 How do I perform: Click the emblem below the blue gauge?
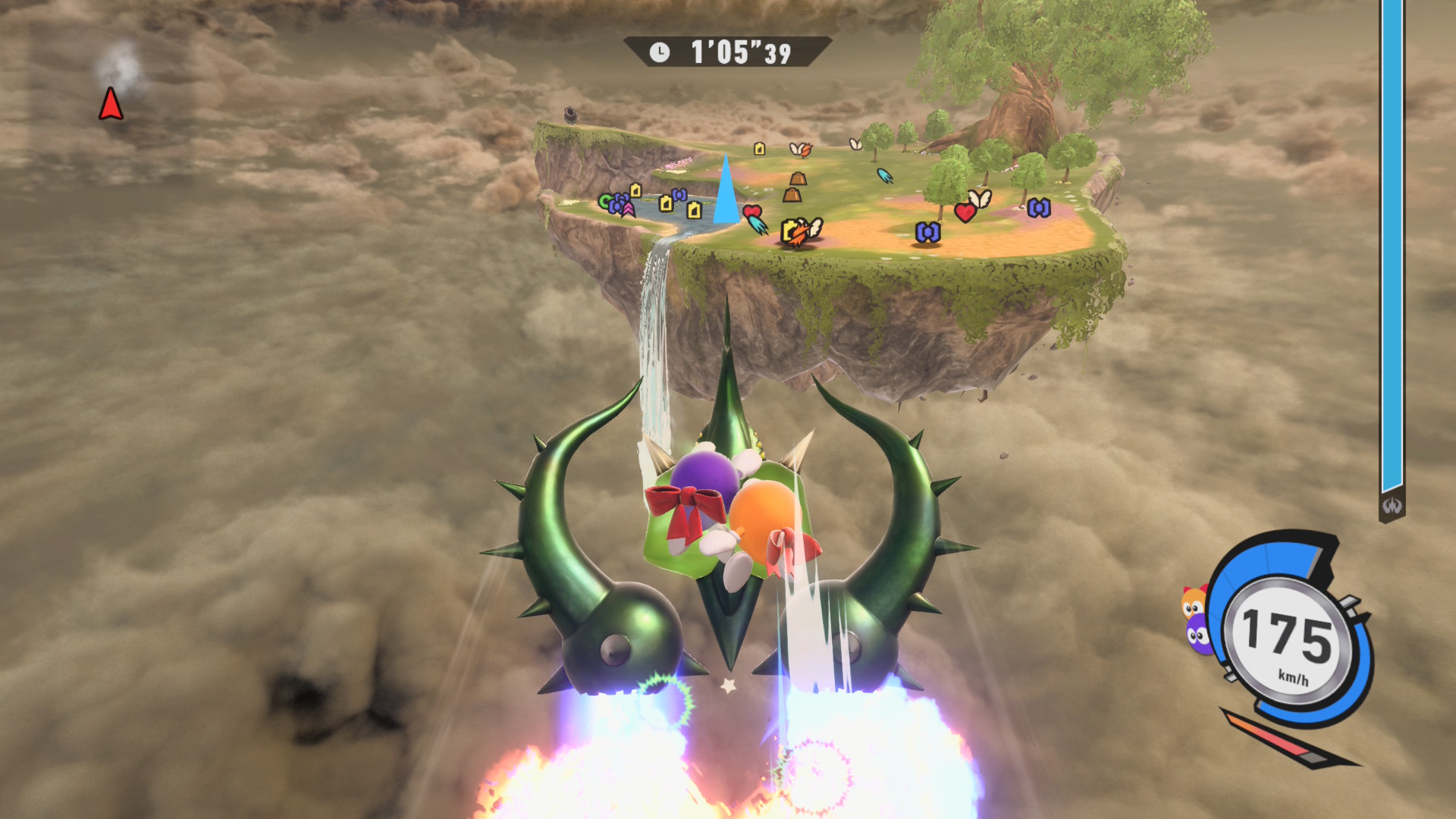1392,506
